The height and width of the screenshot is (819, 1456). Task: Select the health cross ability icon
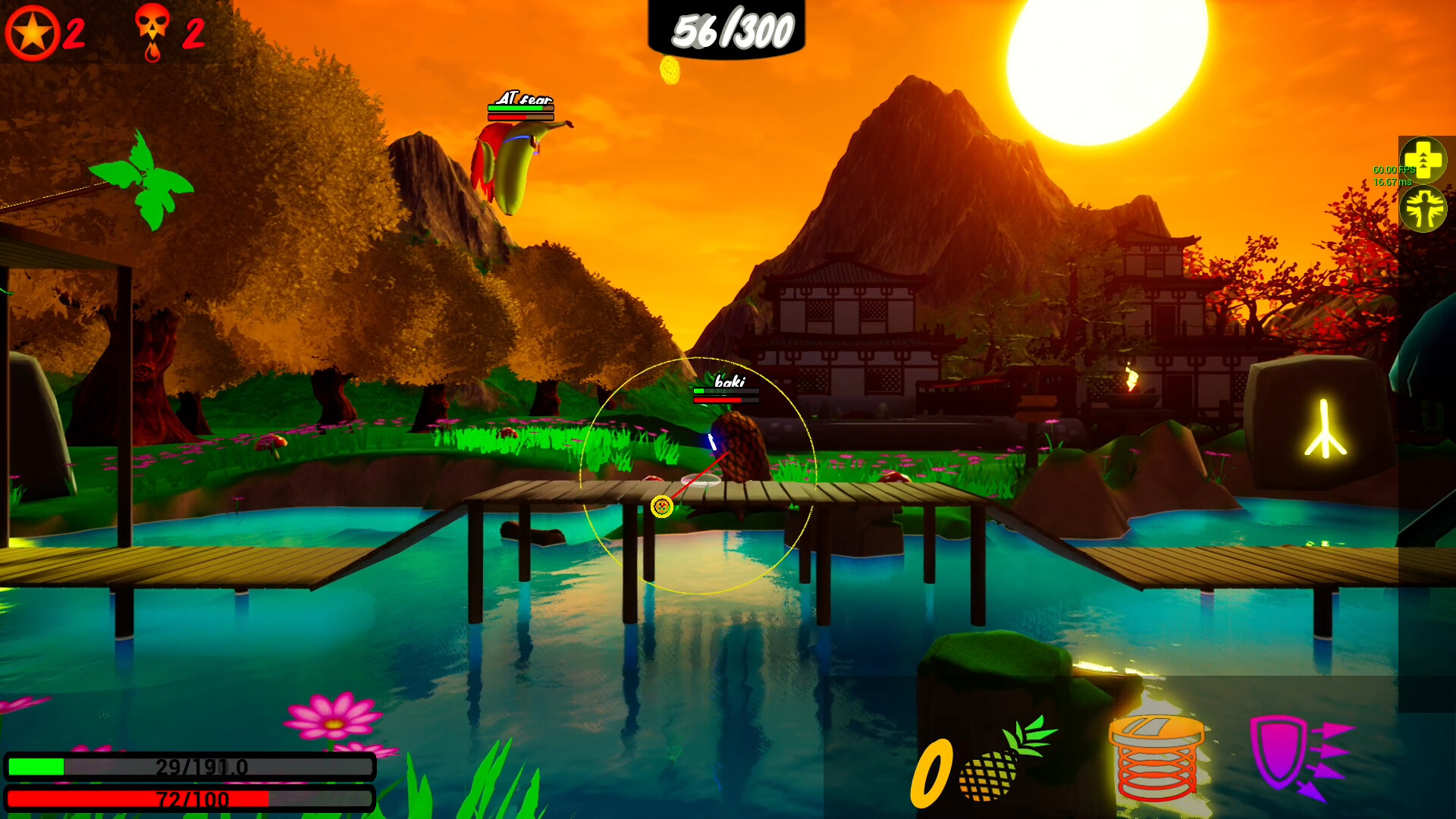[x=1424, y=162]
